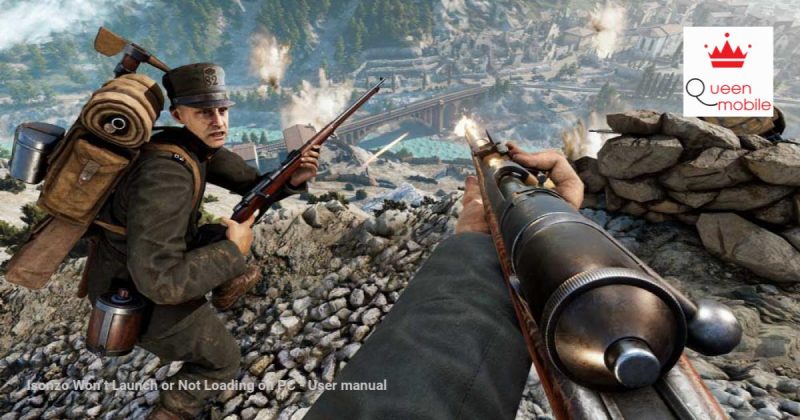
Task: Click the Queen Mobile logo
Action: pyautogui.click(x=727, y=72)
